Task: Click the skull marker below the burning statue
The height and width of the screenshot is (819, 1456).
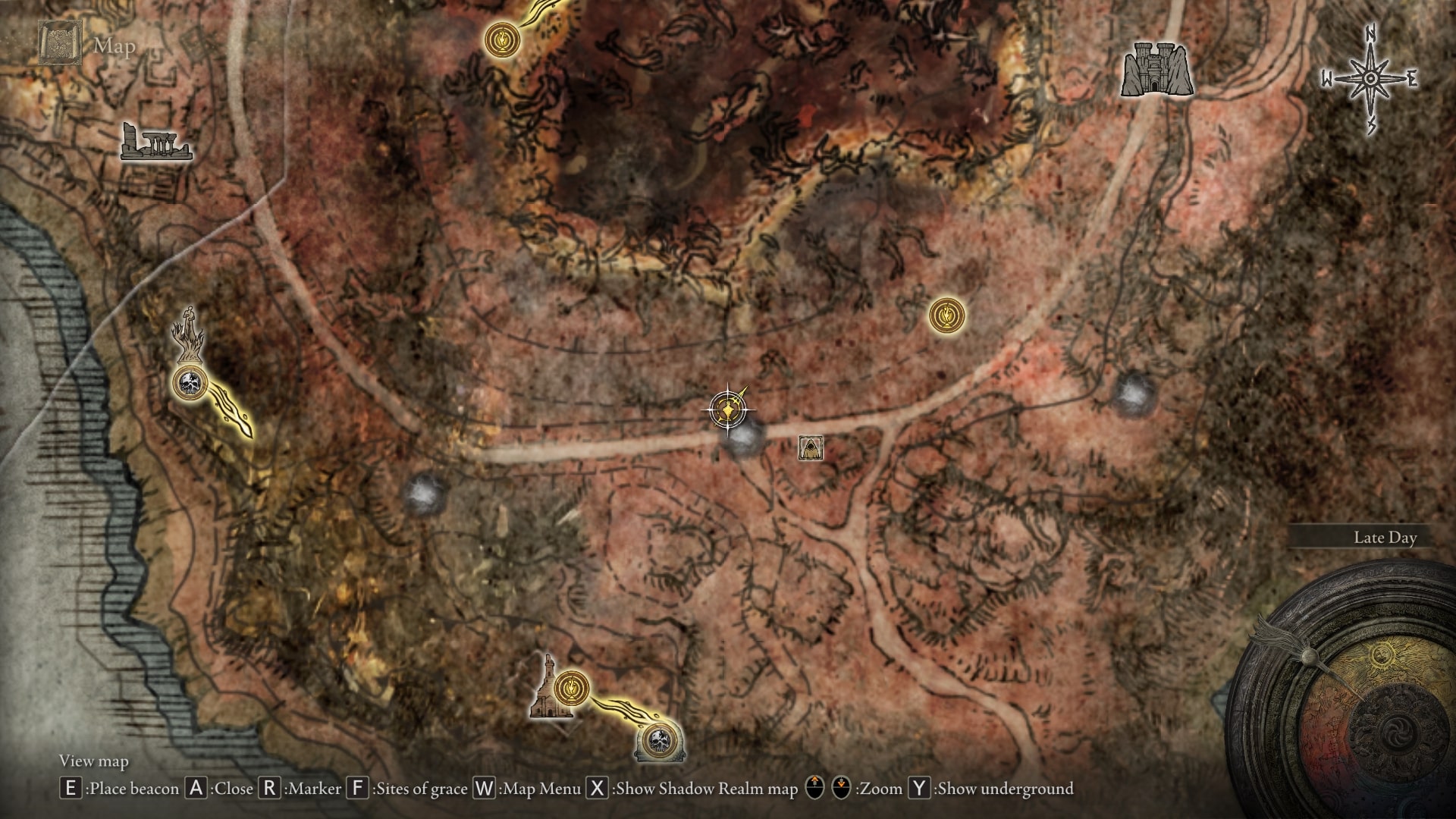Action: (x=190, y=382)
